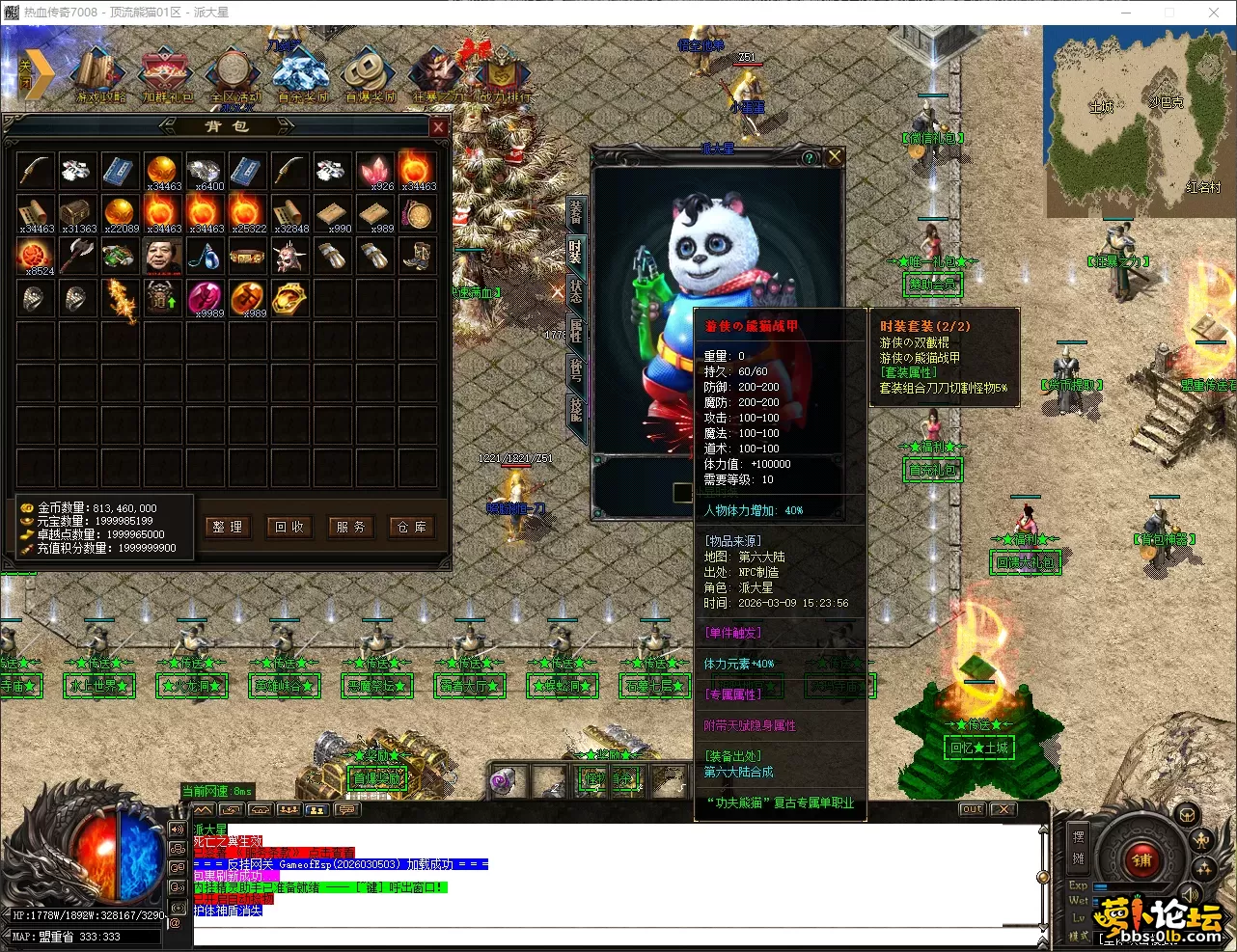Switch to the 状态 status tab
The height and width of the screenshot is (952, 1237).
pyautogui.click(x=576, y=290)
